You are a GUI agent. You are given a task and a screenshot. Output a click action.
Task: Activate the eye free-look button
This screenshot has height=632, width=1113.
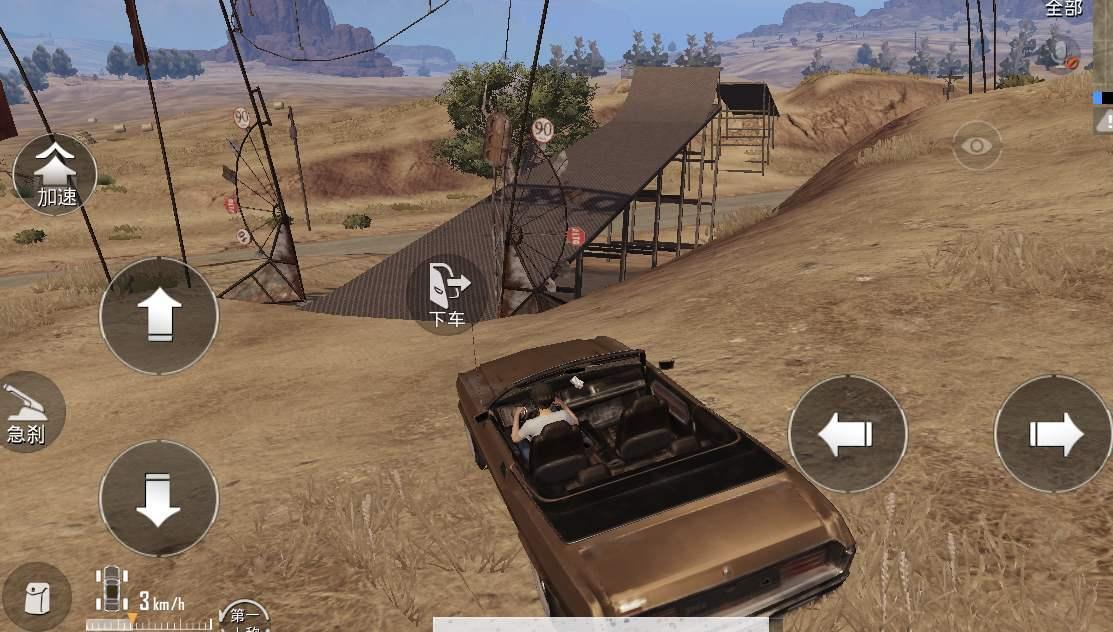(977, 146)
